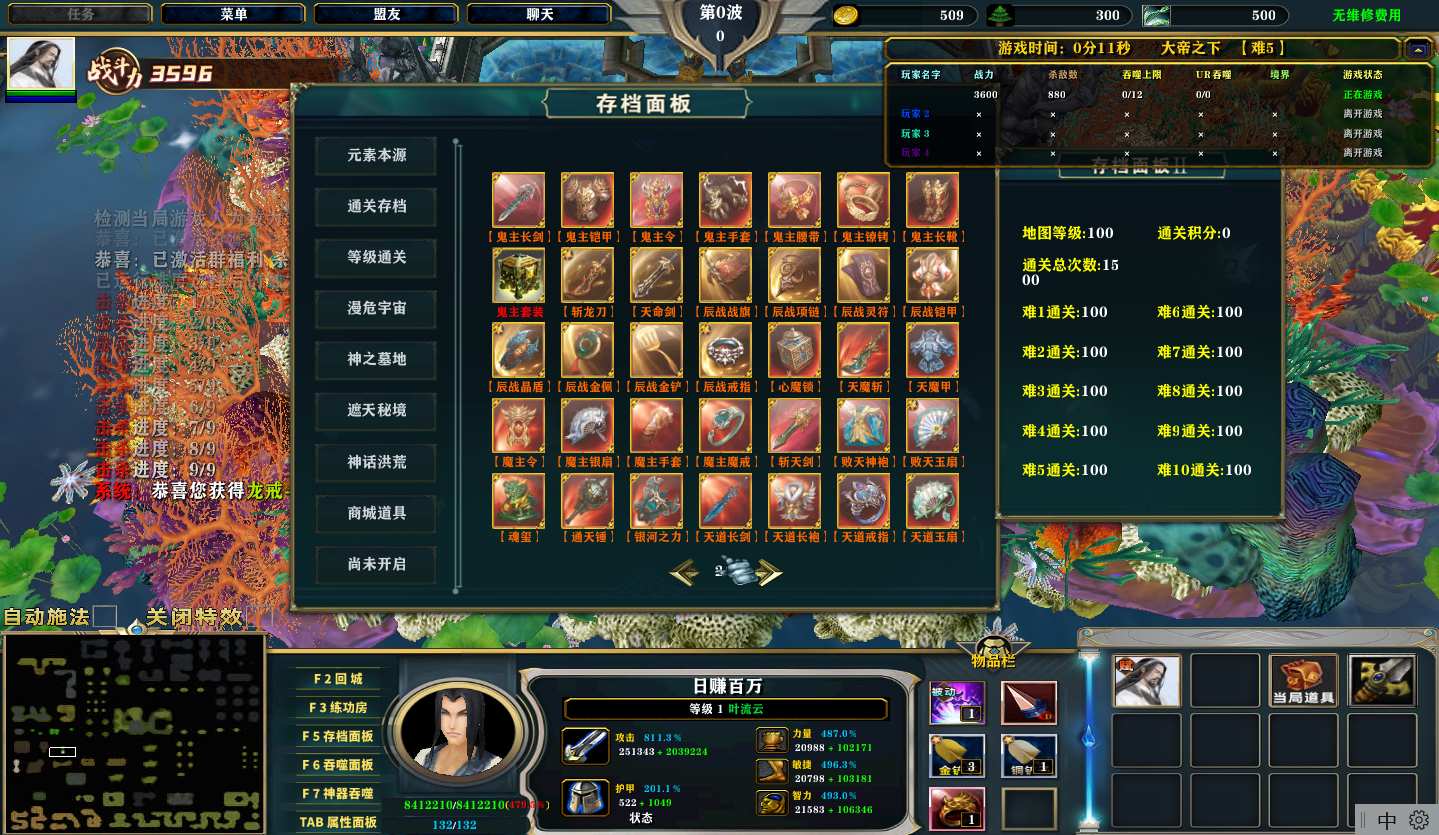Select the 通关存档 category

[x=376, y=207]
